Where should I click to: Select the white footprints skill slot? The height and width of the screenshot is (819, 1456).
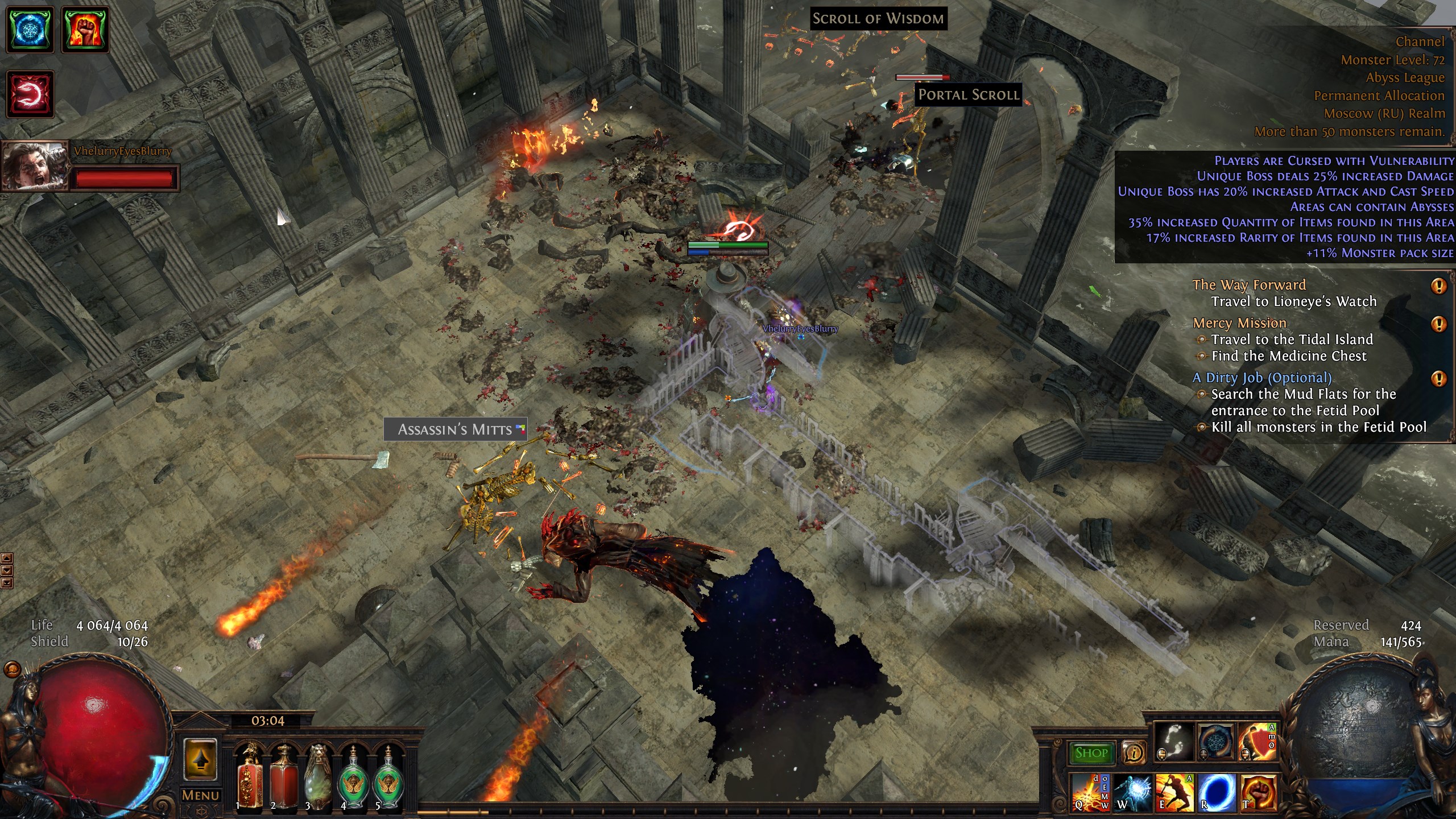pyautogui.click(x=1174, y=742)
